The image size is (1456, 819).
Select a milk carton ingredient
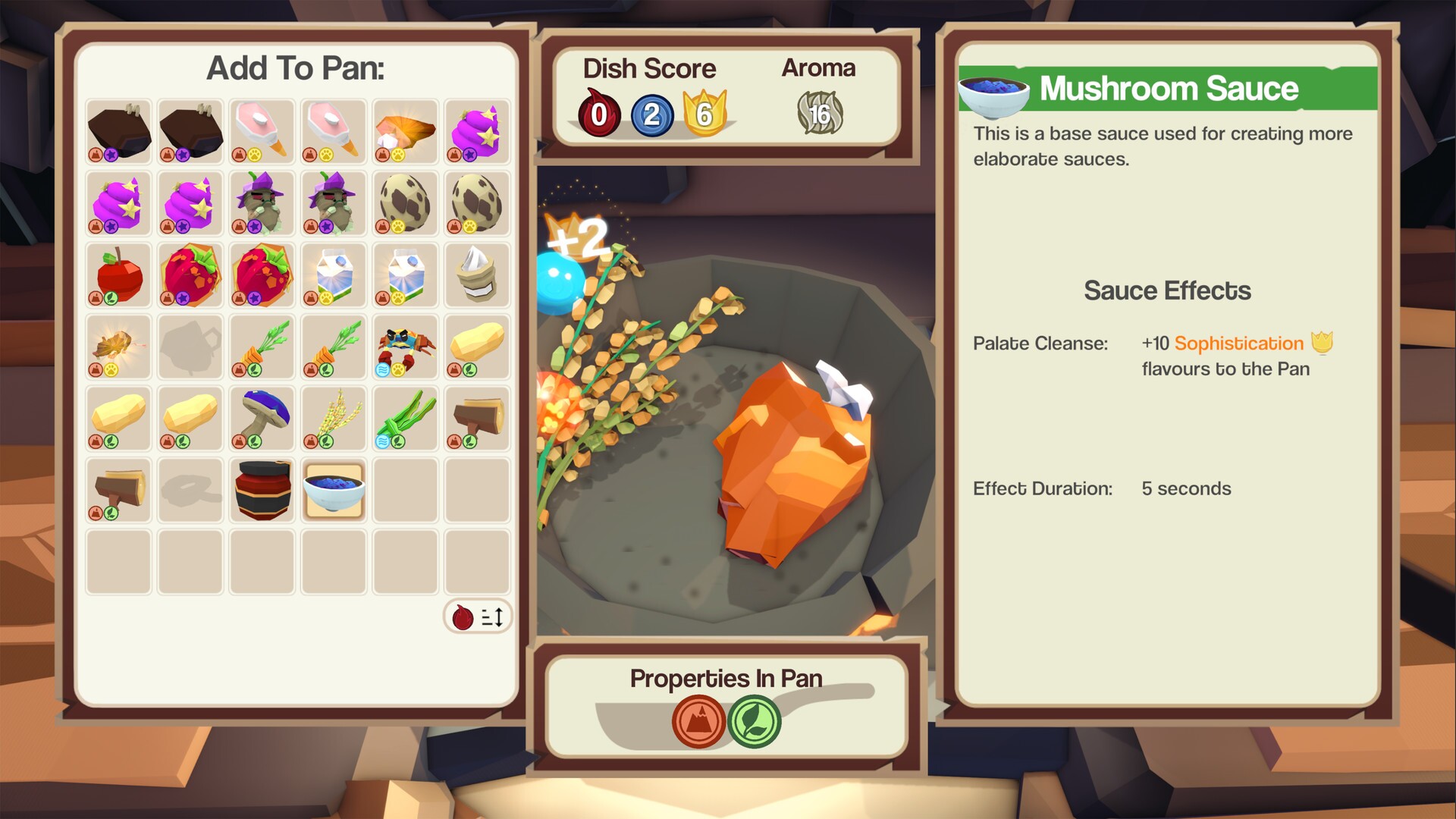(x=333, y=275)
